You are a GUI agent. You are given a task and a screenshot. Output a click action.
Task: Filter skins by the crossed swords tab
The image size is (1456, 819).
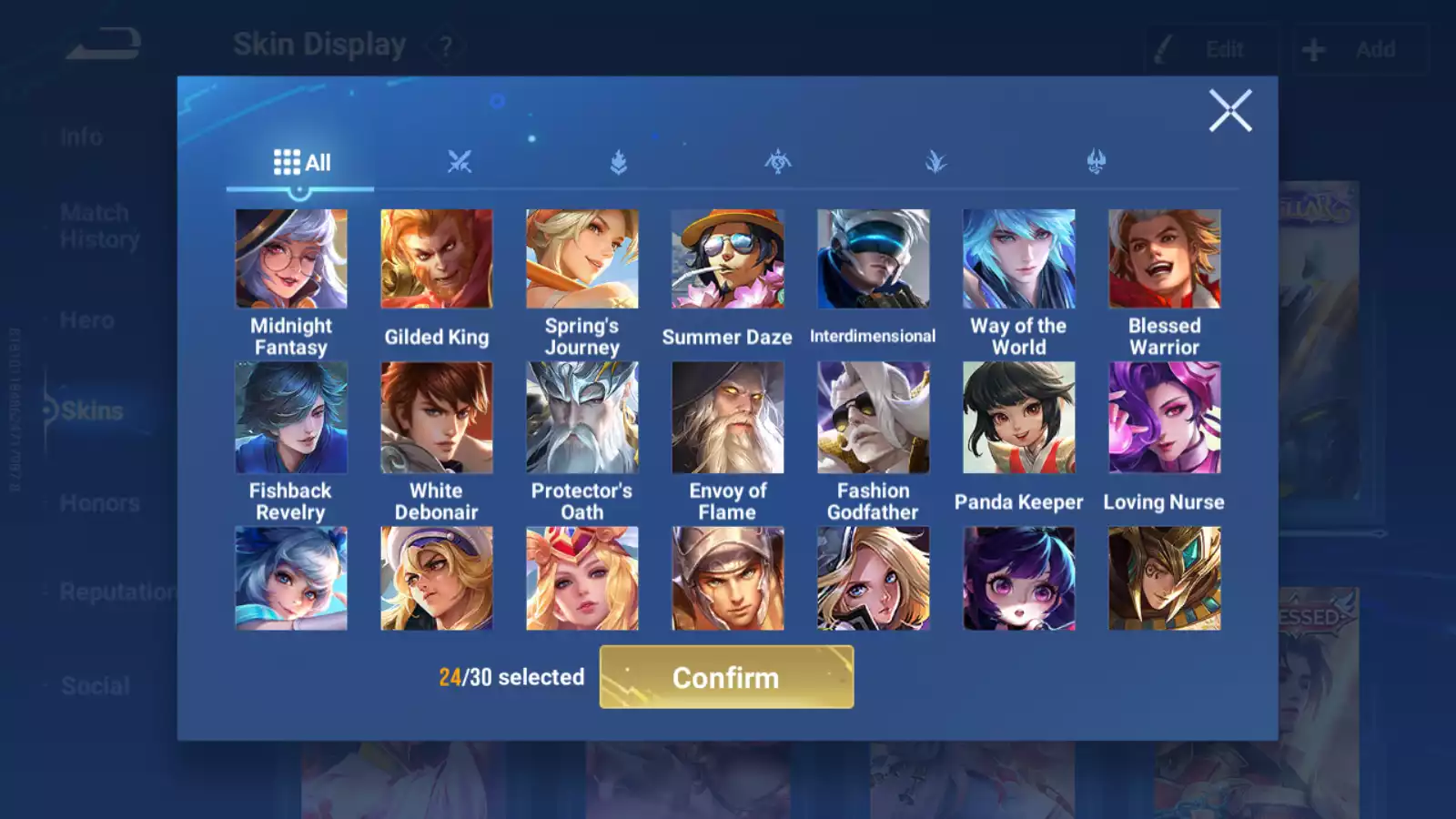[x=460, y=163]
